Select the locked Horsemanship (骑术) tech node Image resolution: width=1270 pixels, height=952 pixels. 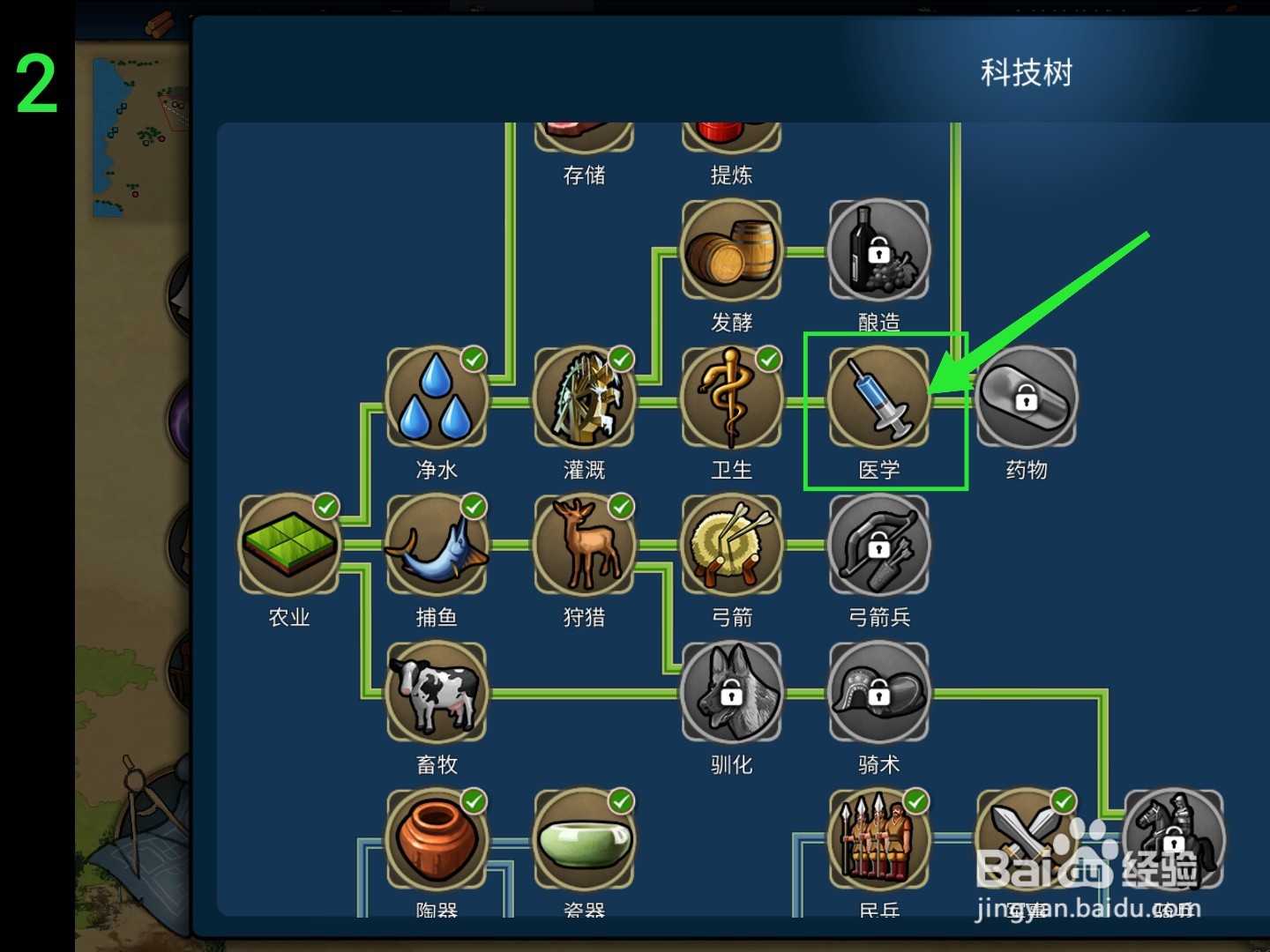879,692
